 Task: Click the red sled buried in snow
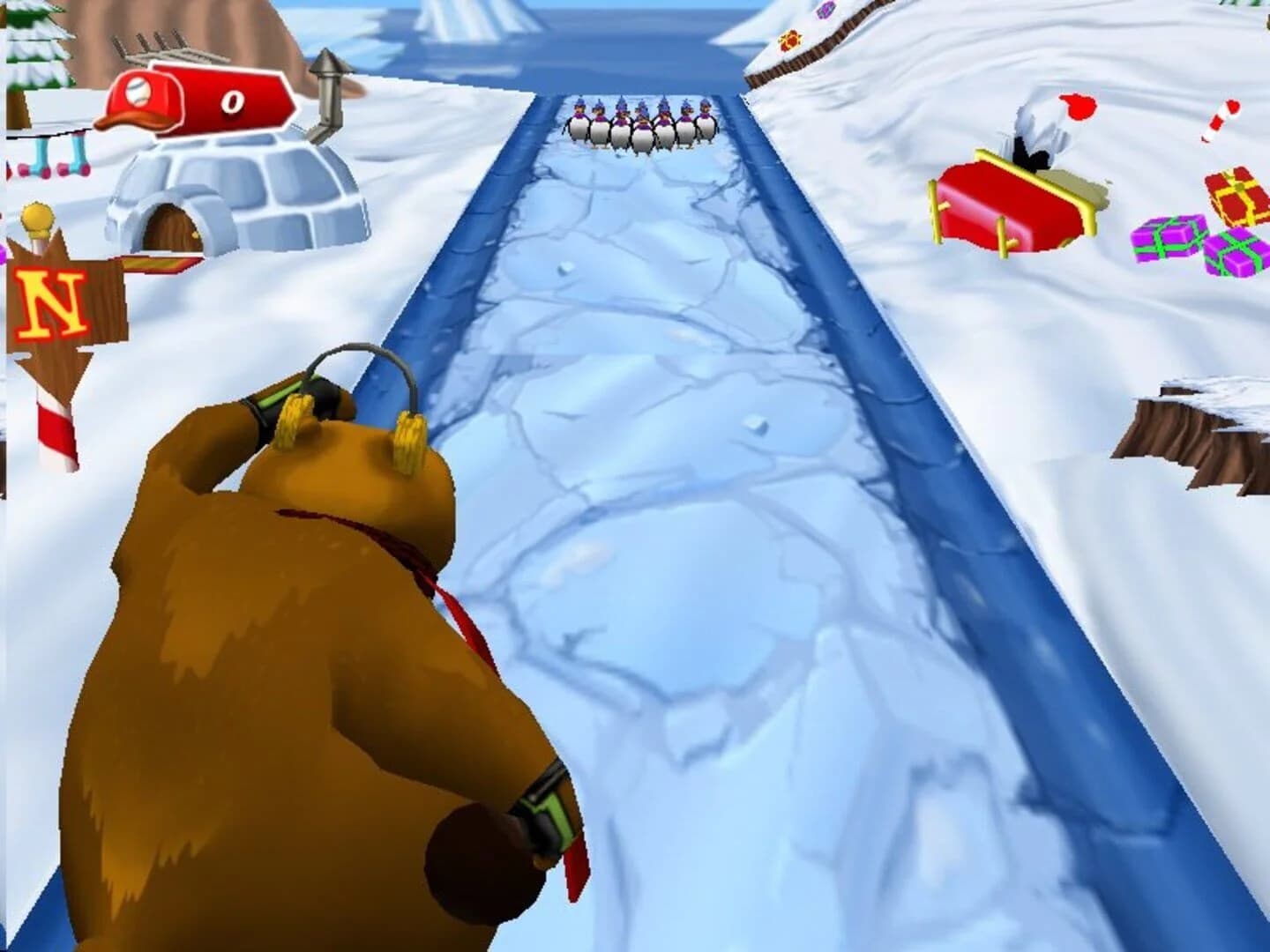click(x=1005, y=203)
